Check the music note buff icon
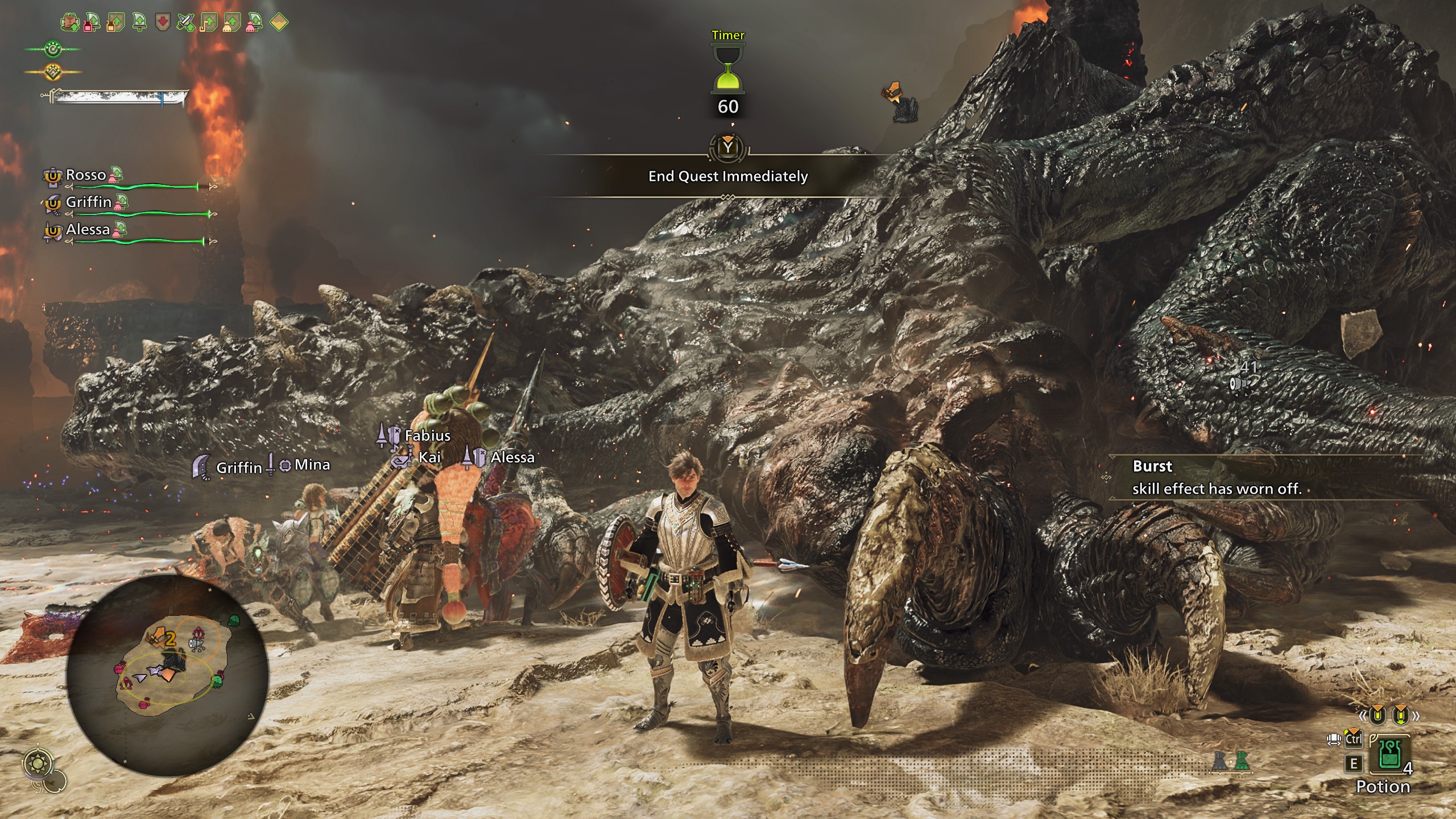Image resolution: width=1456 pixels, height=819 pixels. (x=208, y=23)
